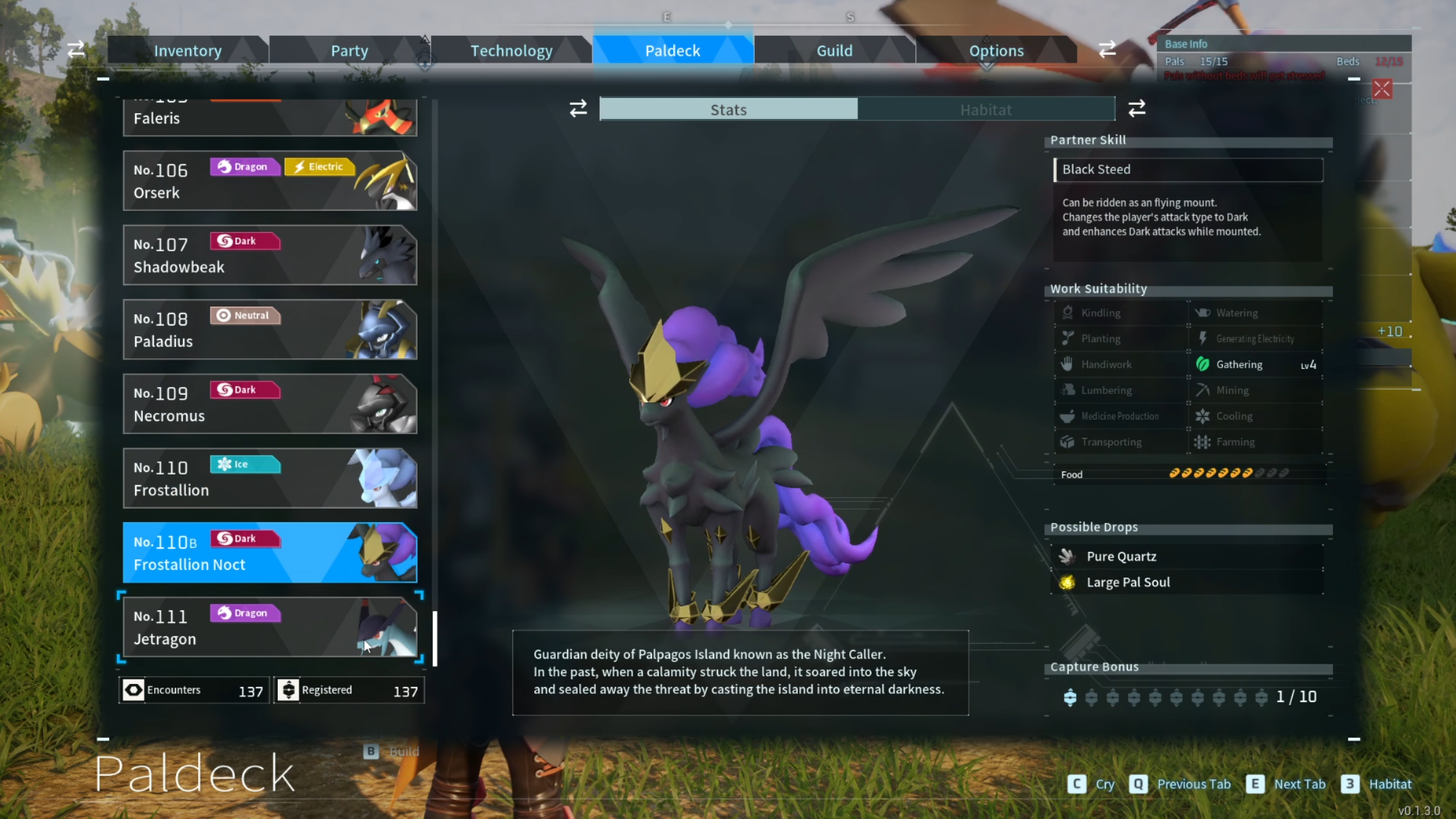The height and width of the screenshot is (819, 1456).
Task: Select the Farming work suitability icon
Action: pos(1203,441)
